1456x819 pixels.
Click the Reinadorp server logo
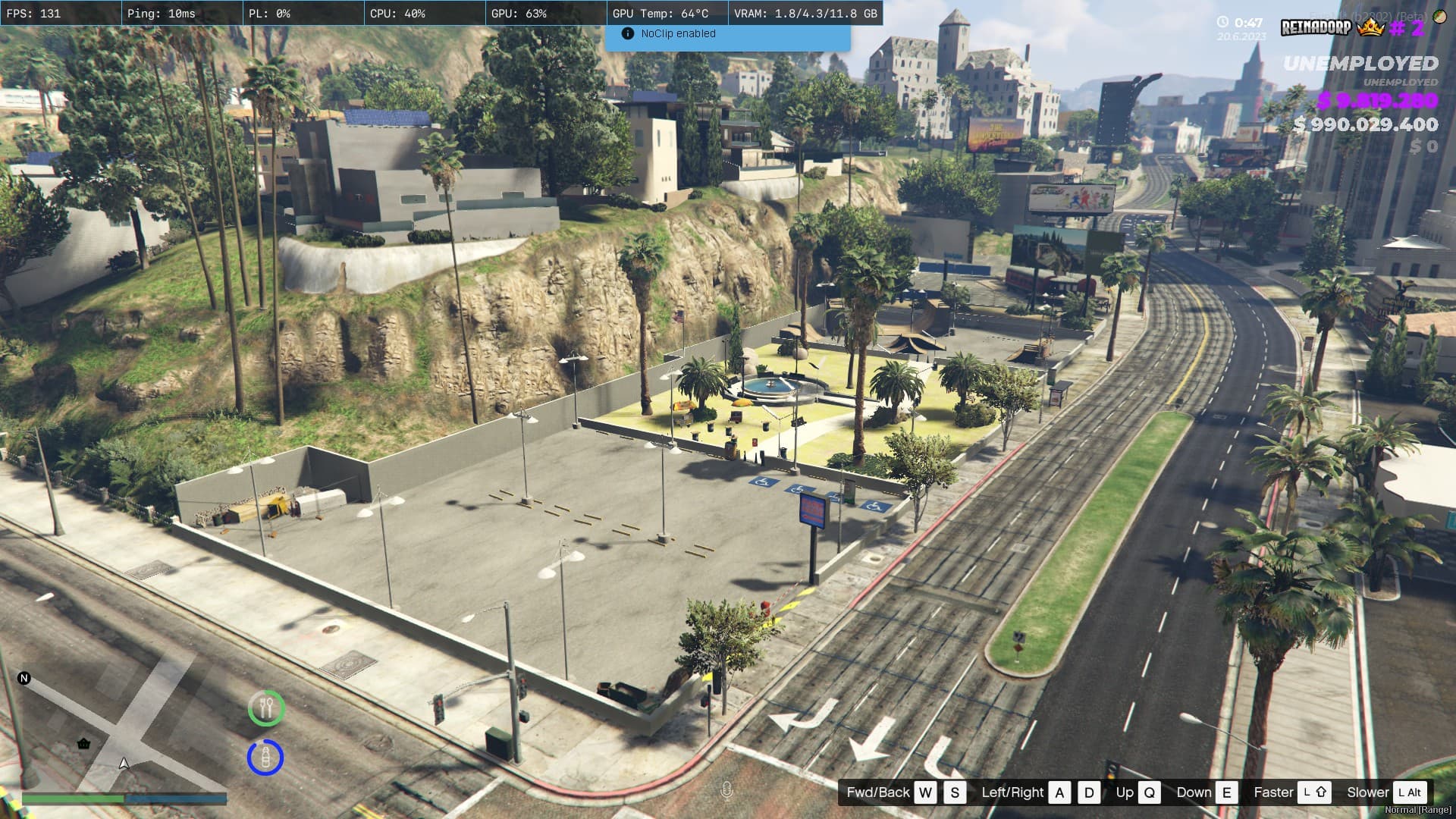tap(1316, 28)
